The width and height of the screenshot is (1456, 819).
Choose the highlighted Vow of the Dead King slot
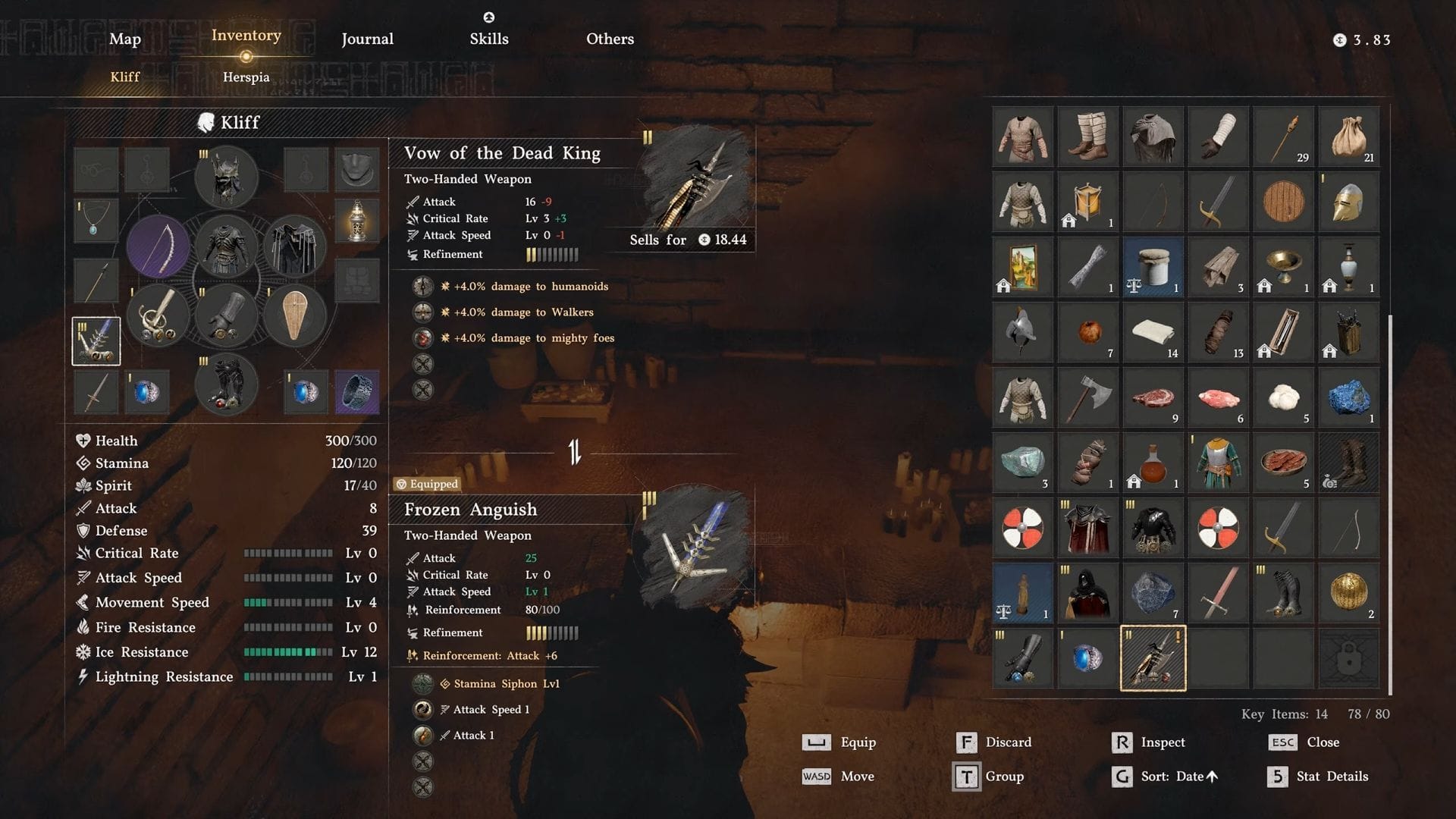(x=1153, y=658)
